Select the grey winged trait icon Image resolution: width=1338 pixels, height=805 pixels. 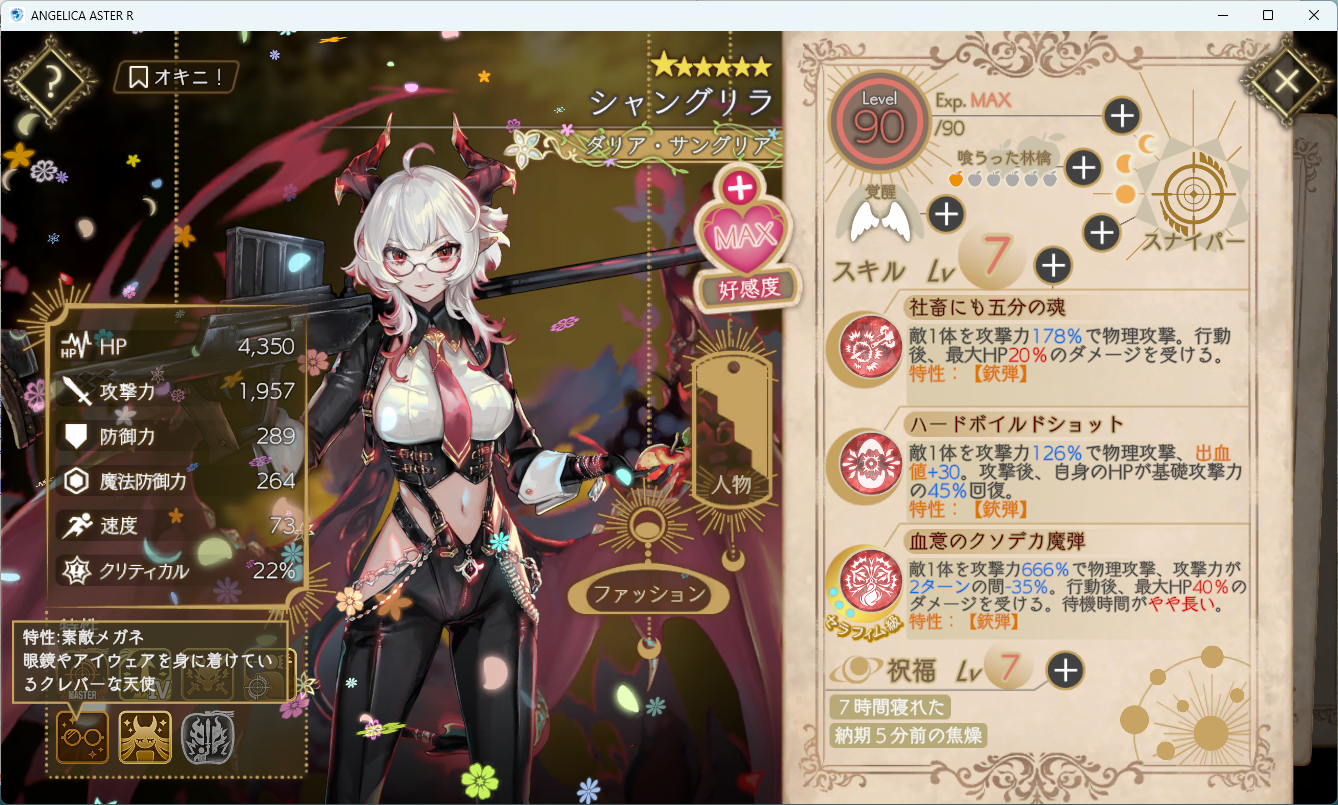coord(207,738)
